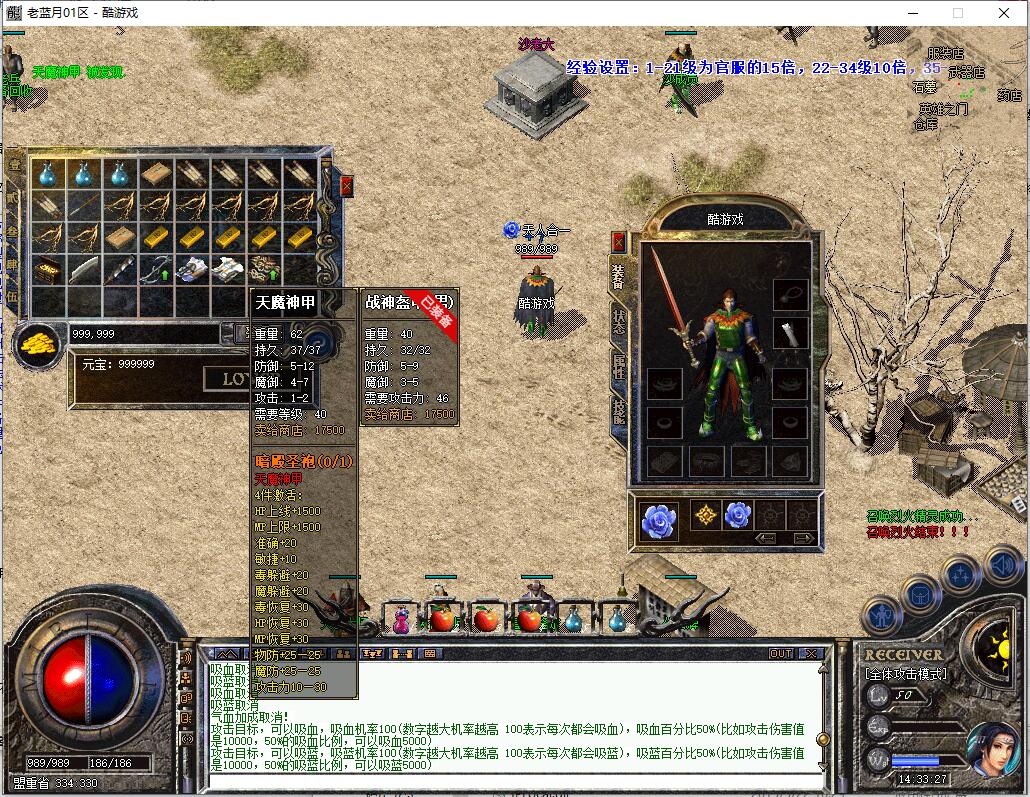Viewport: 1030px width, 797px height.
Task: Click the equipped necklace slot
Action: 790,294
